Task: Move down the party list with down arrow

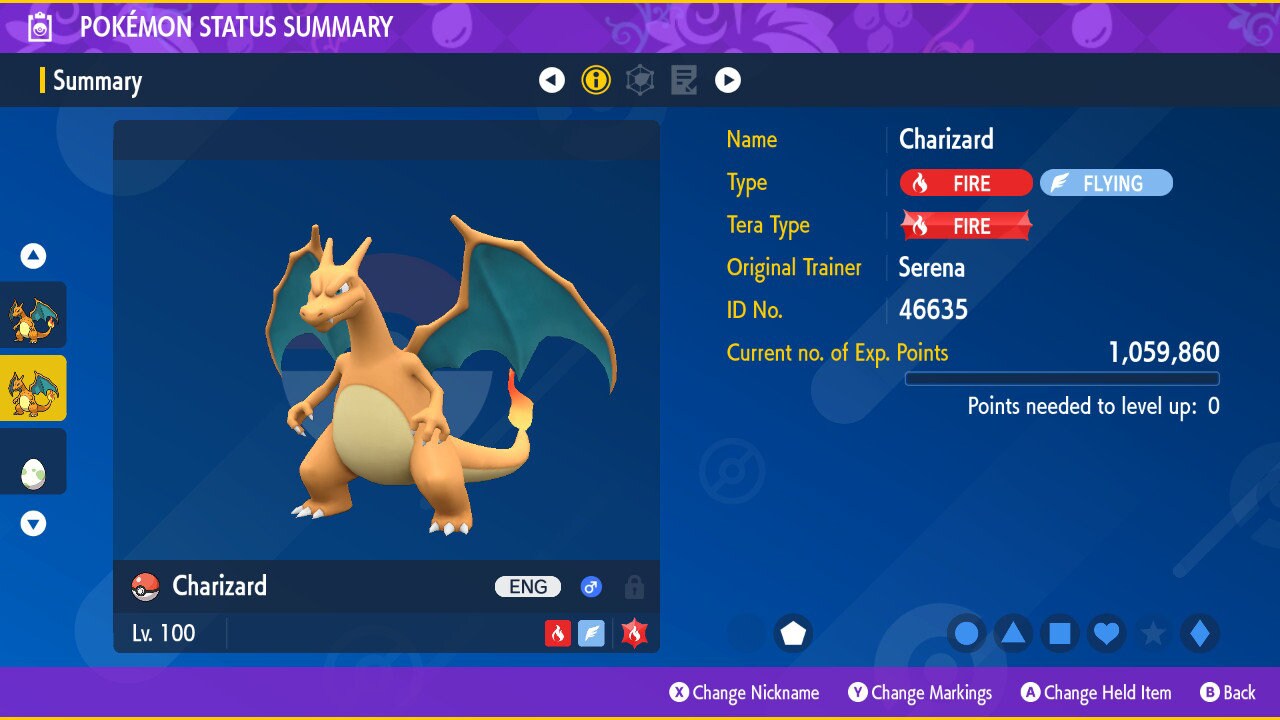Action: (x=34, y=523)
